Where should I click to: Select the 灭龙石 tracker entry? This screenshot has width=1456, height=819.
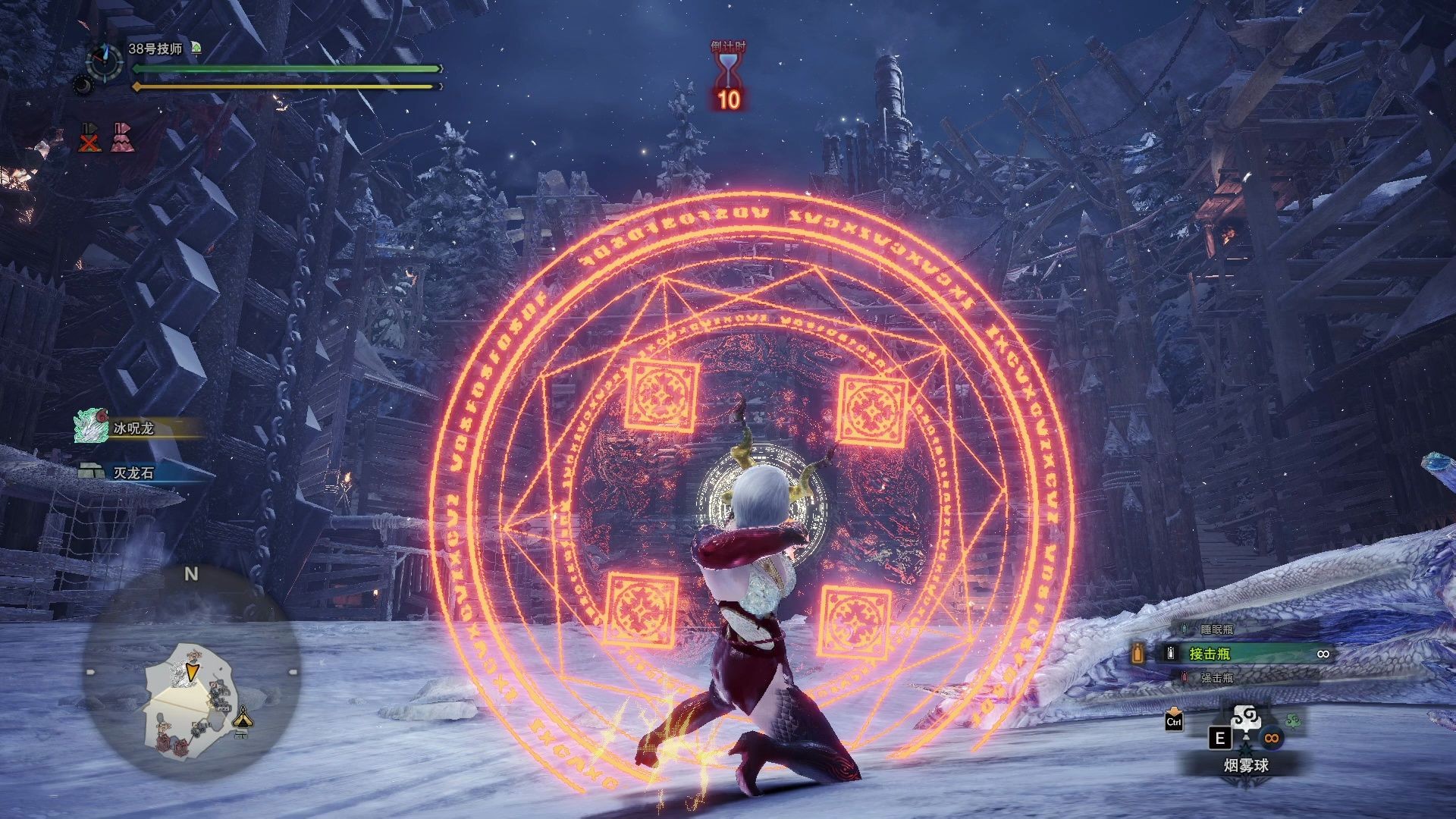coord(133,472)
